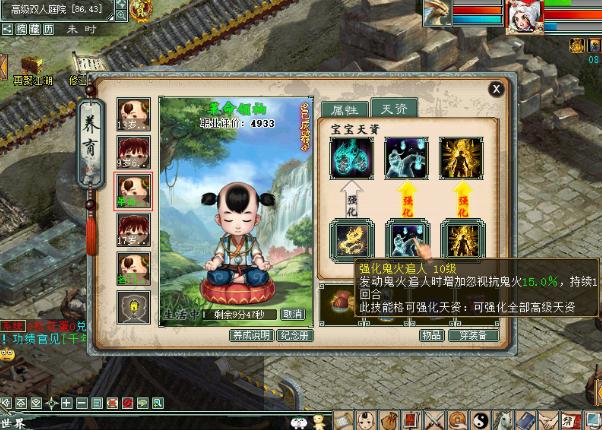The image size is (602, 430).
Task: Close the child nurturing window
Action: coord(495,88)
